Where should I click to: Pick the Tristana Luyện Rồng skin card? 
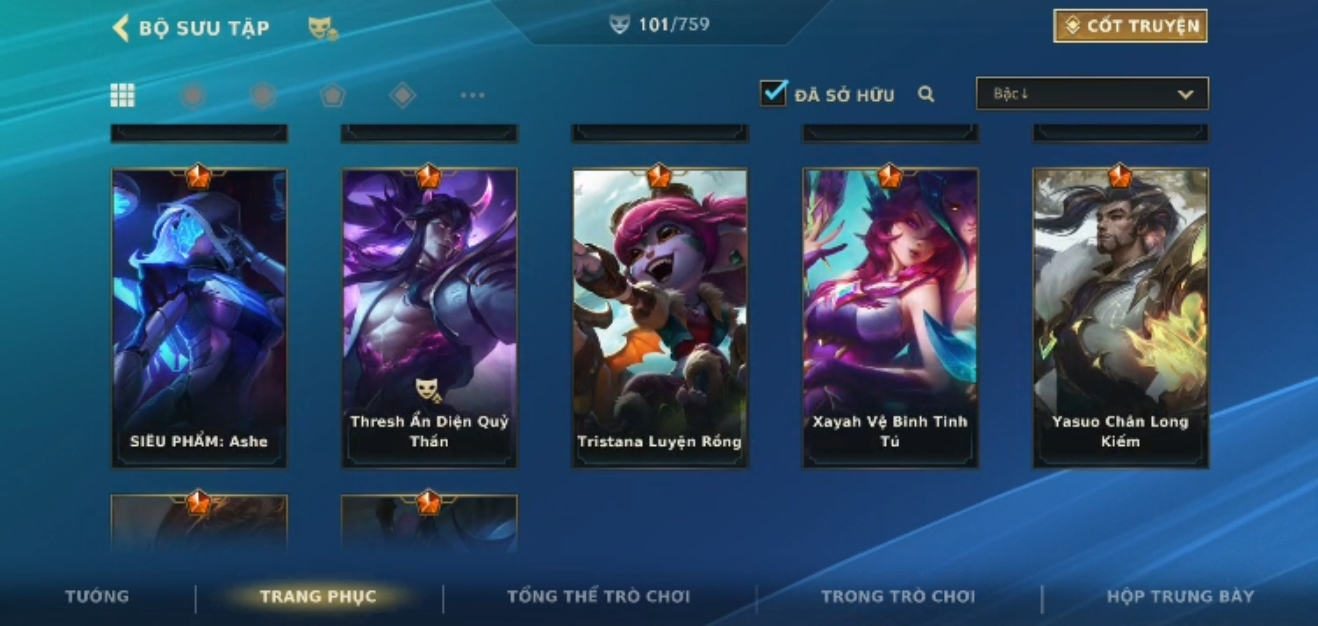click(x=659, y=317)
